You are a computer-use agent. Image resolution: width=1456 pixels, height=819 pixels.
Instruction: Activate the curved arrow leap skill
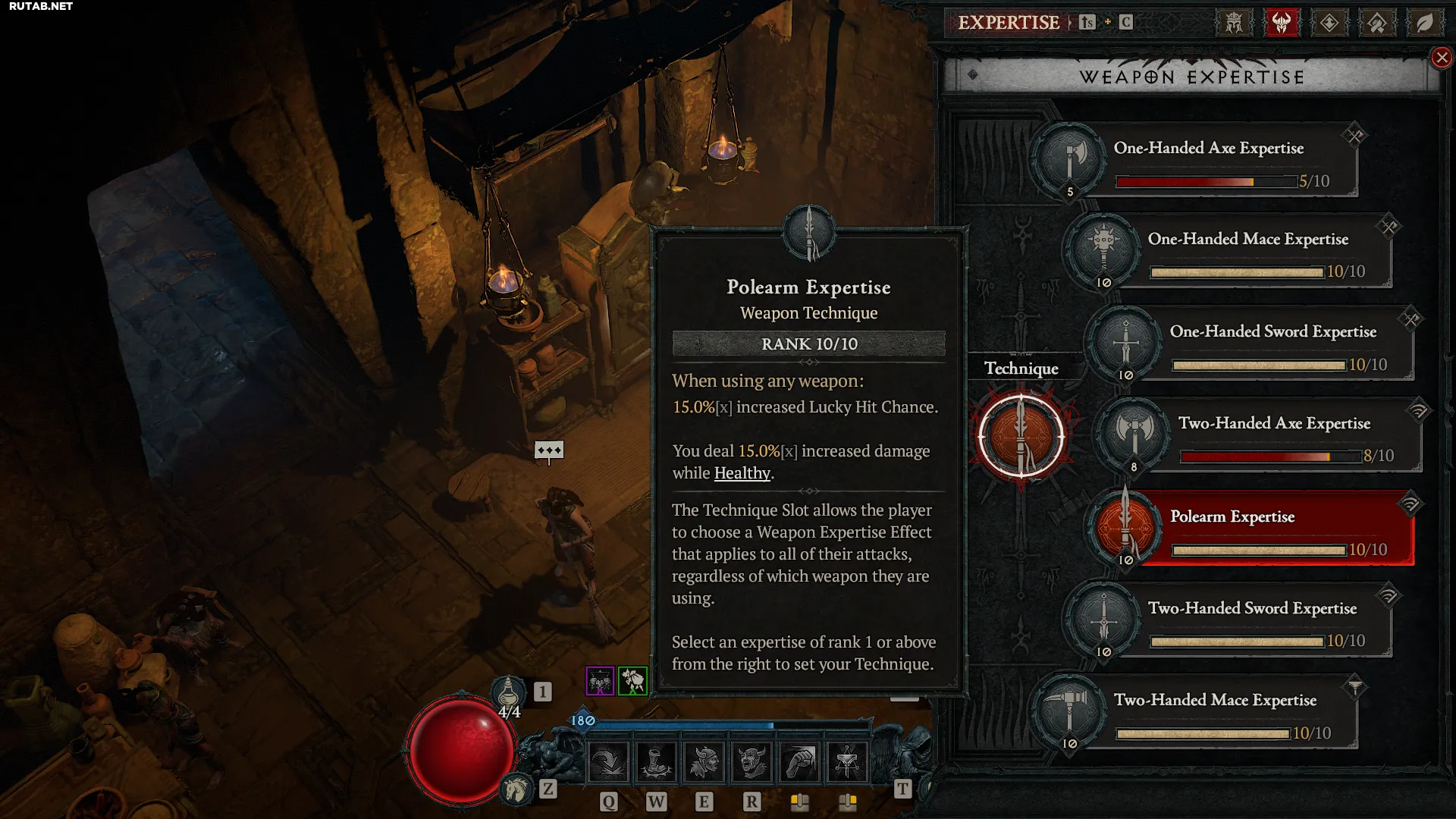pyautogui.click(x=608, y=761)
